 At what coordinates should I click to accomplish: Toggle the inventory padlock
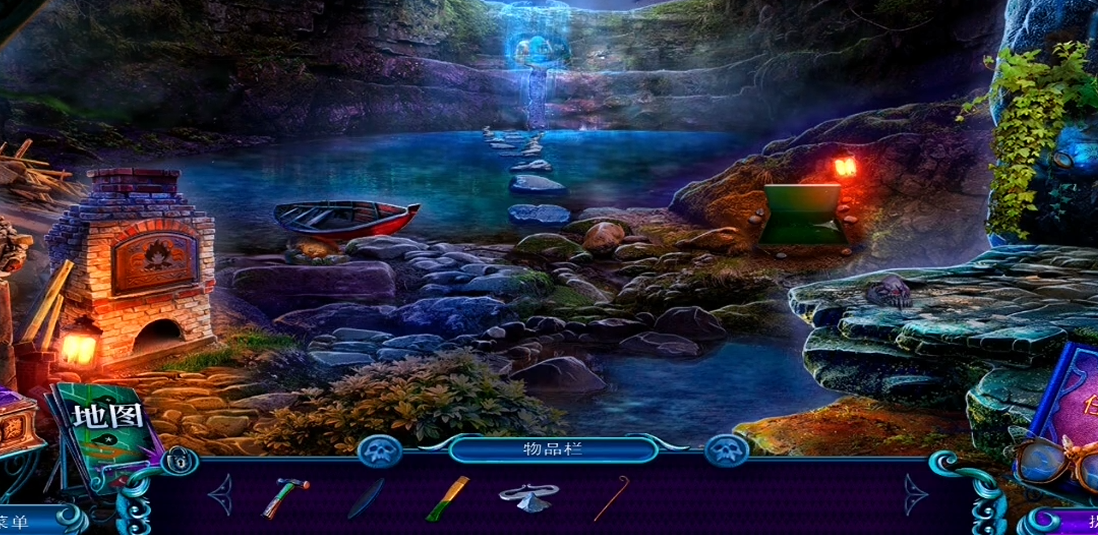point(179,461)
